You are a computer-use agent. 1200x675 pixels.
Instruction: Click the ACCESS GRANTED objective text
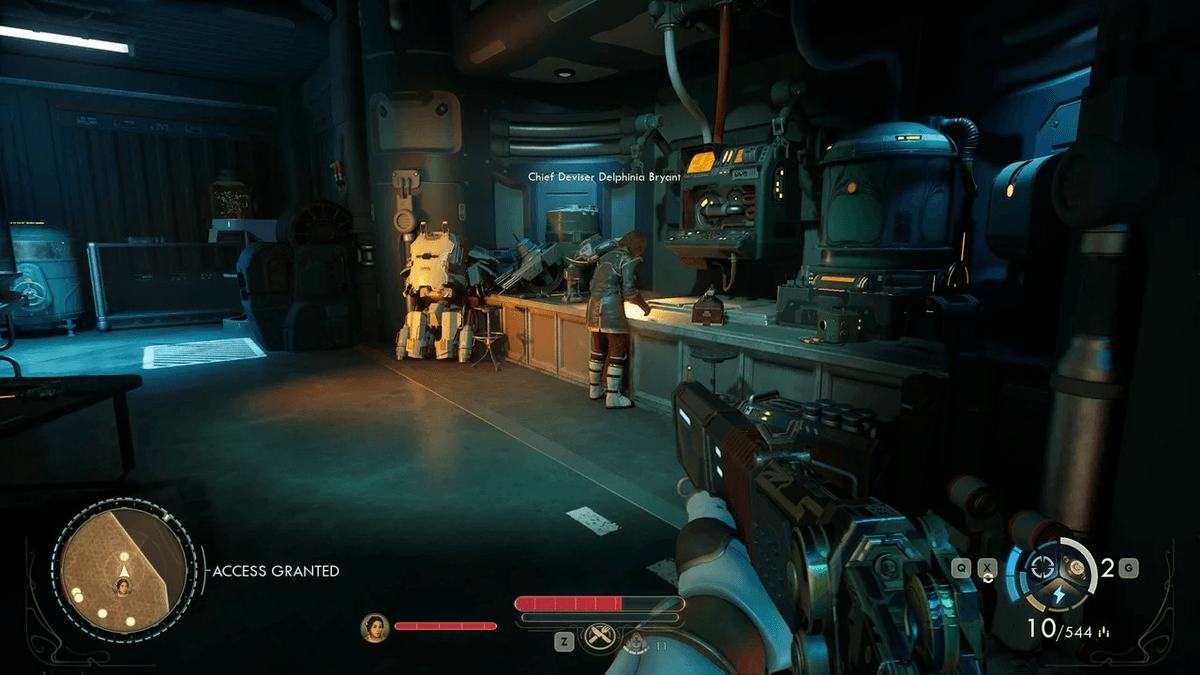[276, 571]
